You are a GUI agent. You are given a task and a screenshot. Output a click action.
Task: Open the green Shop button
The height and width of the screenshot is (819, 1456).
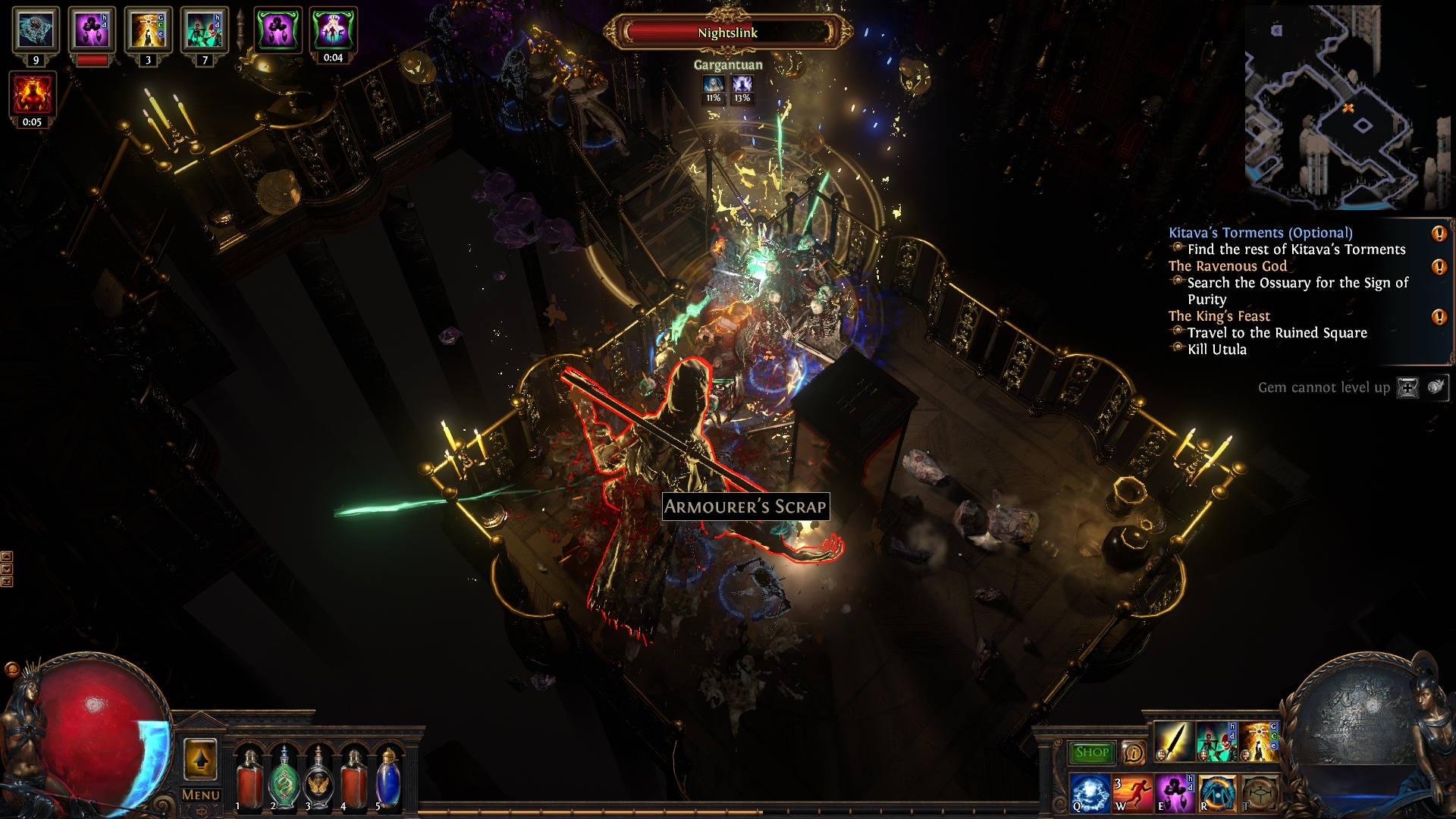[x=1091, y=752]
